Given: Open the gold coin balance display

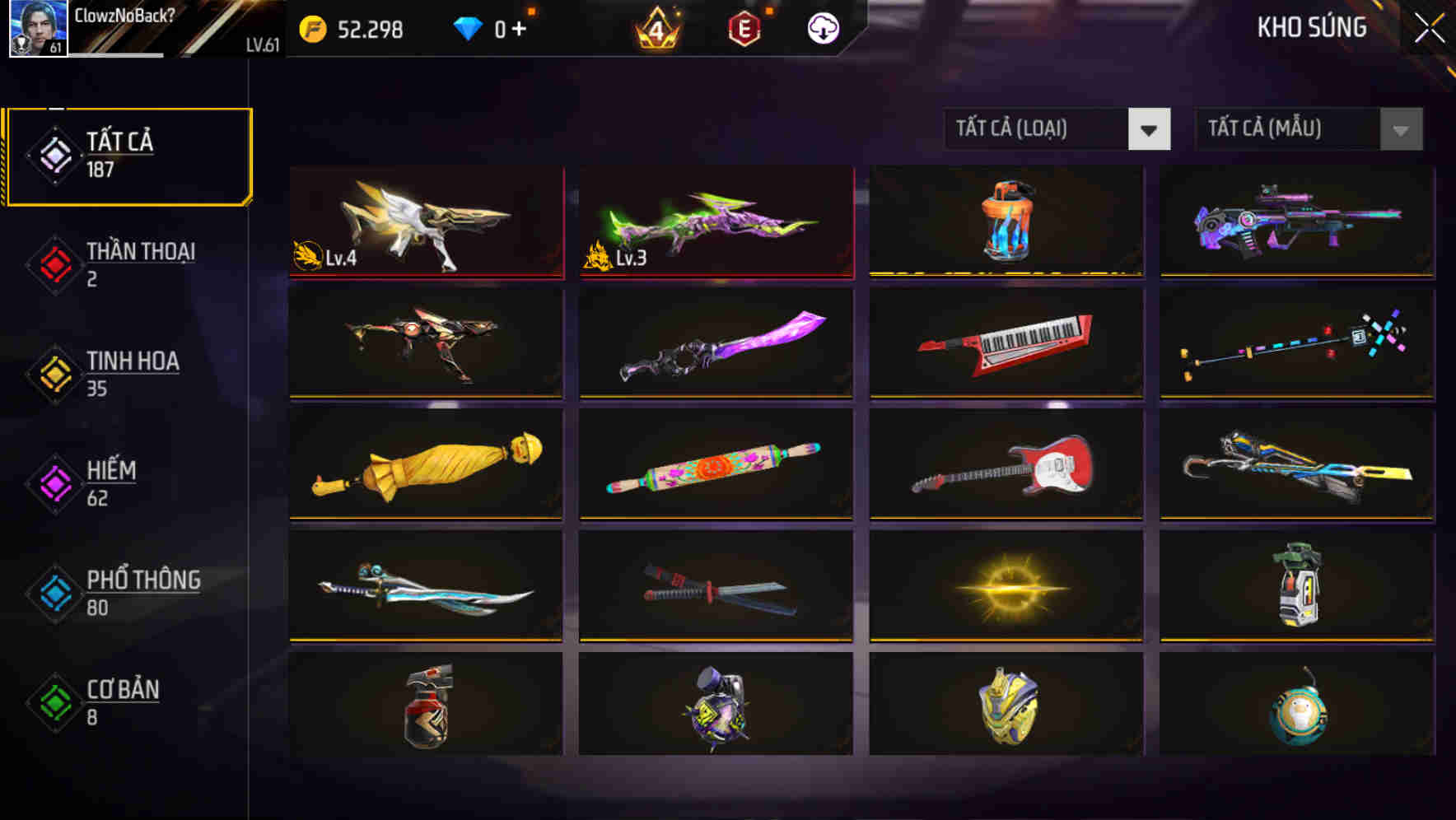Looking at the screenshot, I should [358, 30].
